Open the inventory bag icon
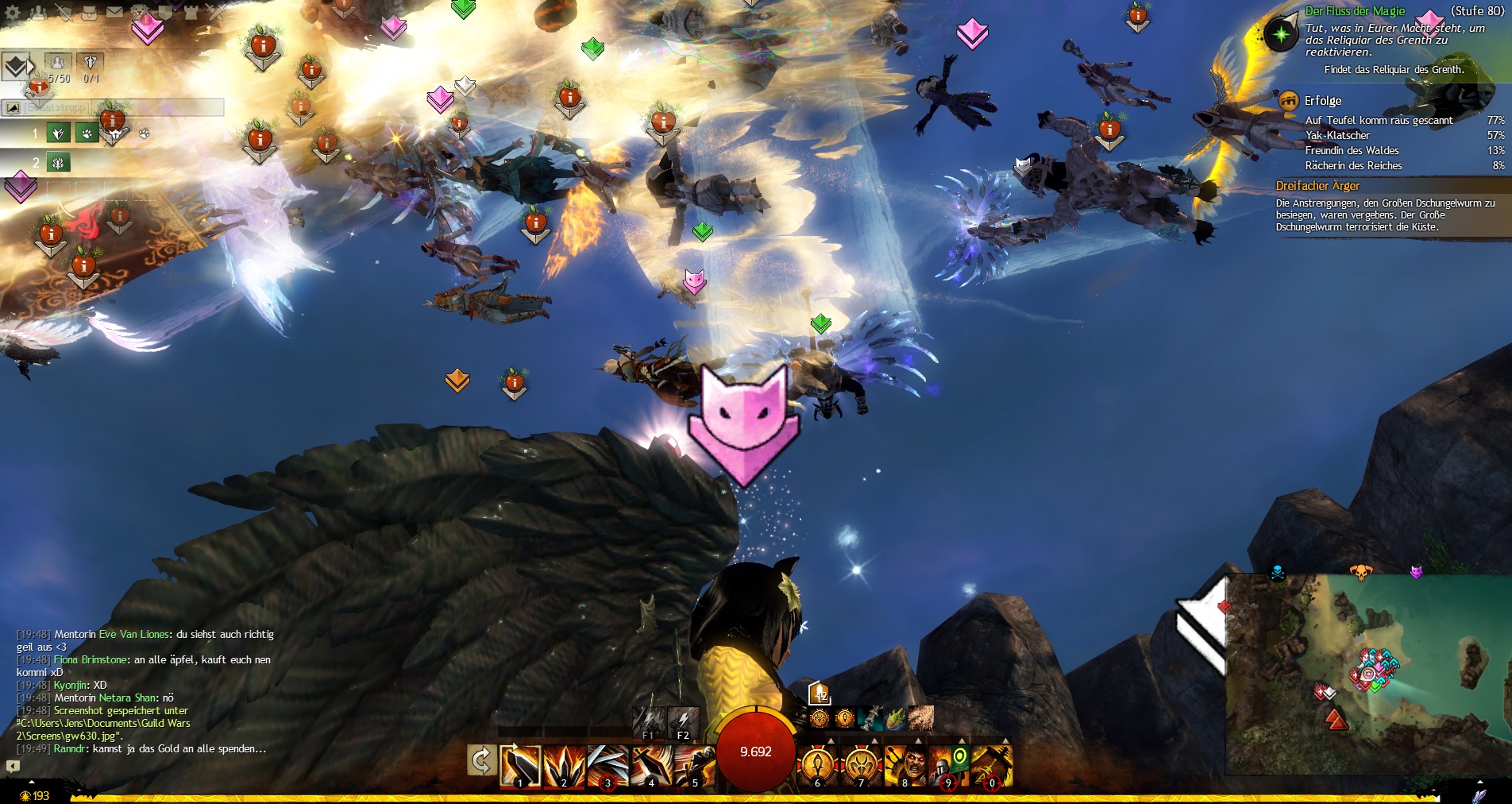The width and height of the screenshot is (1512, 804). pos(89,12)
